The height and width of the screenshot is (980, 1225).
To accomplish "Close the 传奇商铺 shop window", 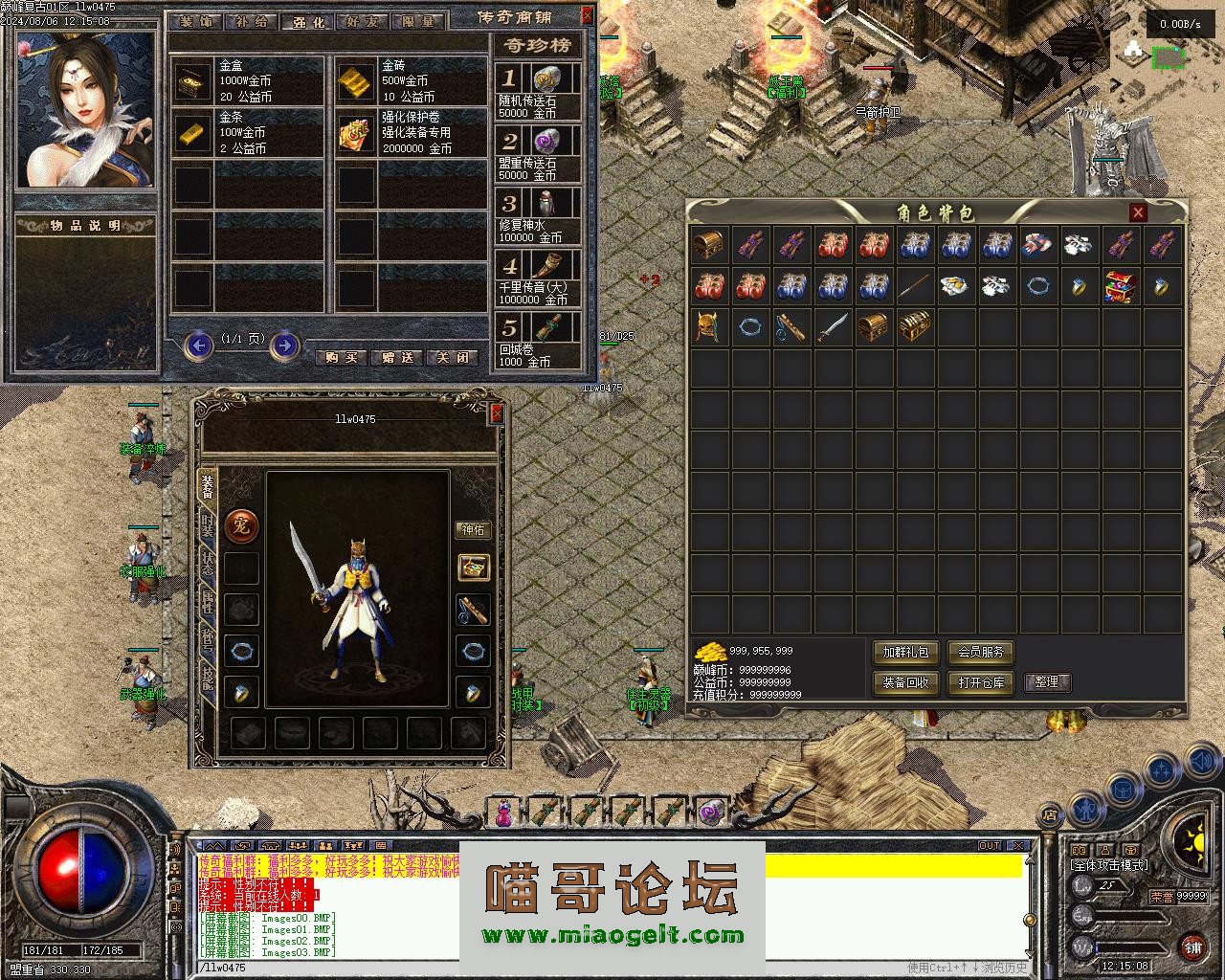I will (587, 16).
